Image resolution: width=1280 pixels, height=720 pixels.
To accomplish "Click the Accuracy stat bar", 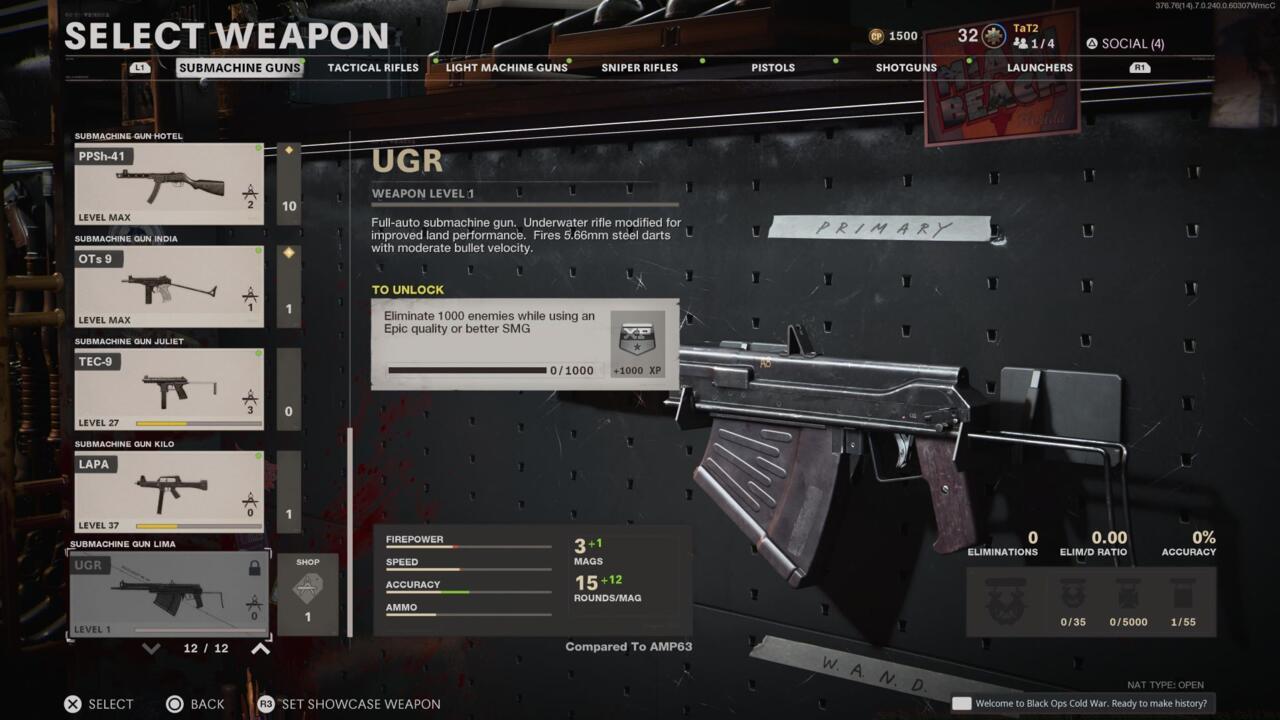I will (465, 589).
